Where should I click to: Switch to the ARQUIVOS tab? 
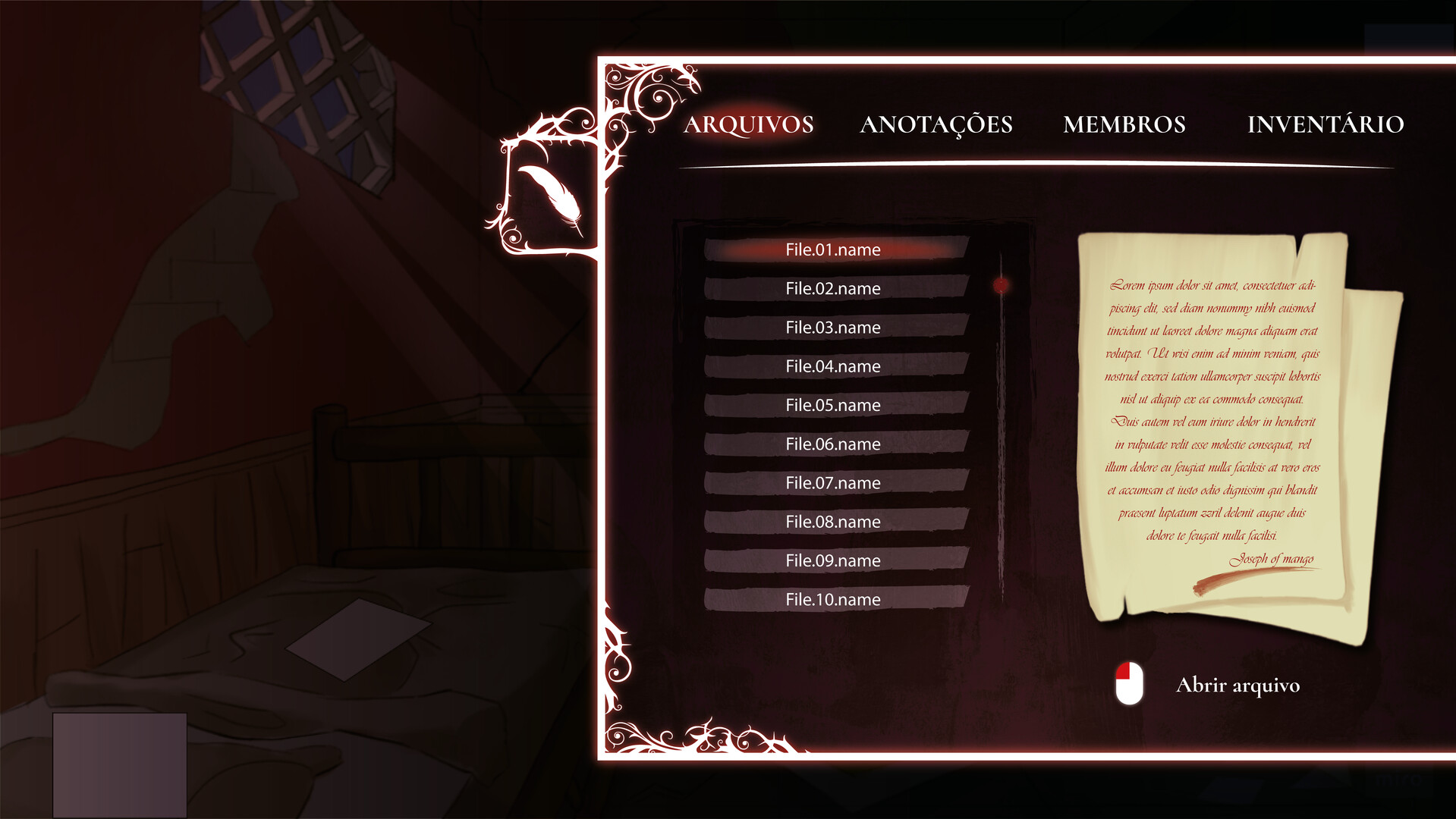[x=750, y=124]
